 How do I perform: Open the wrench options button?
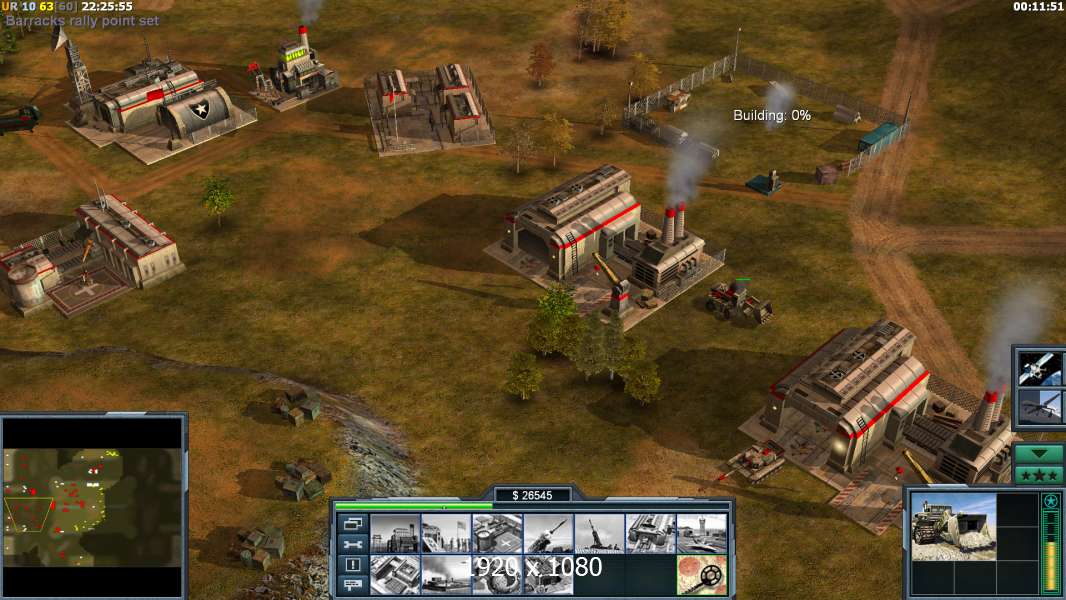[352, 544]
